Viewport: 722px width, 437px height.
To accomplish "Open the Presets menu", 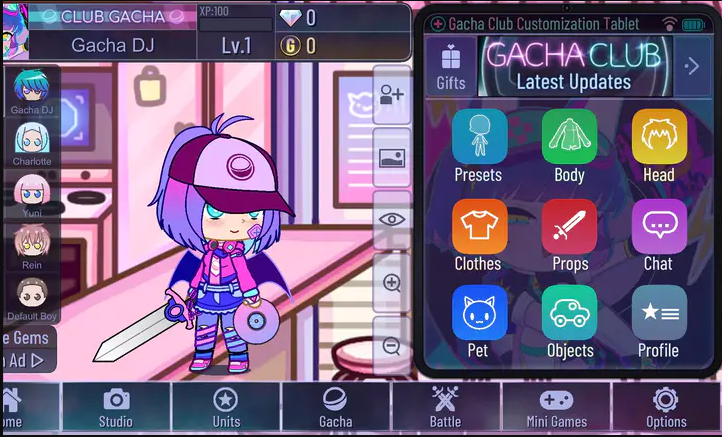I will [x=479, y=138].
